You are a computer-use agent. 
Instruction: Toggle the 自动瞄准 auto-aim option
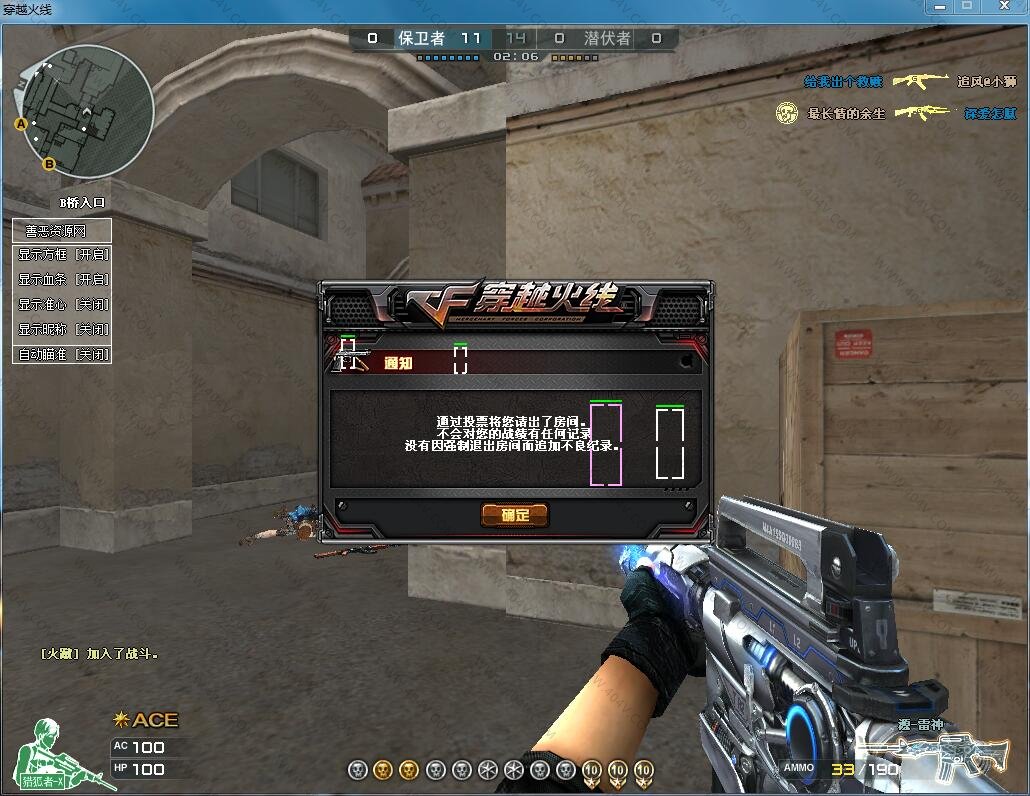click(x=62, y=354)
